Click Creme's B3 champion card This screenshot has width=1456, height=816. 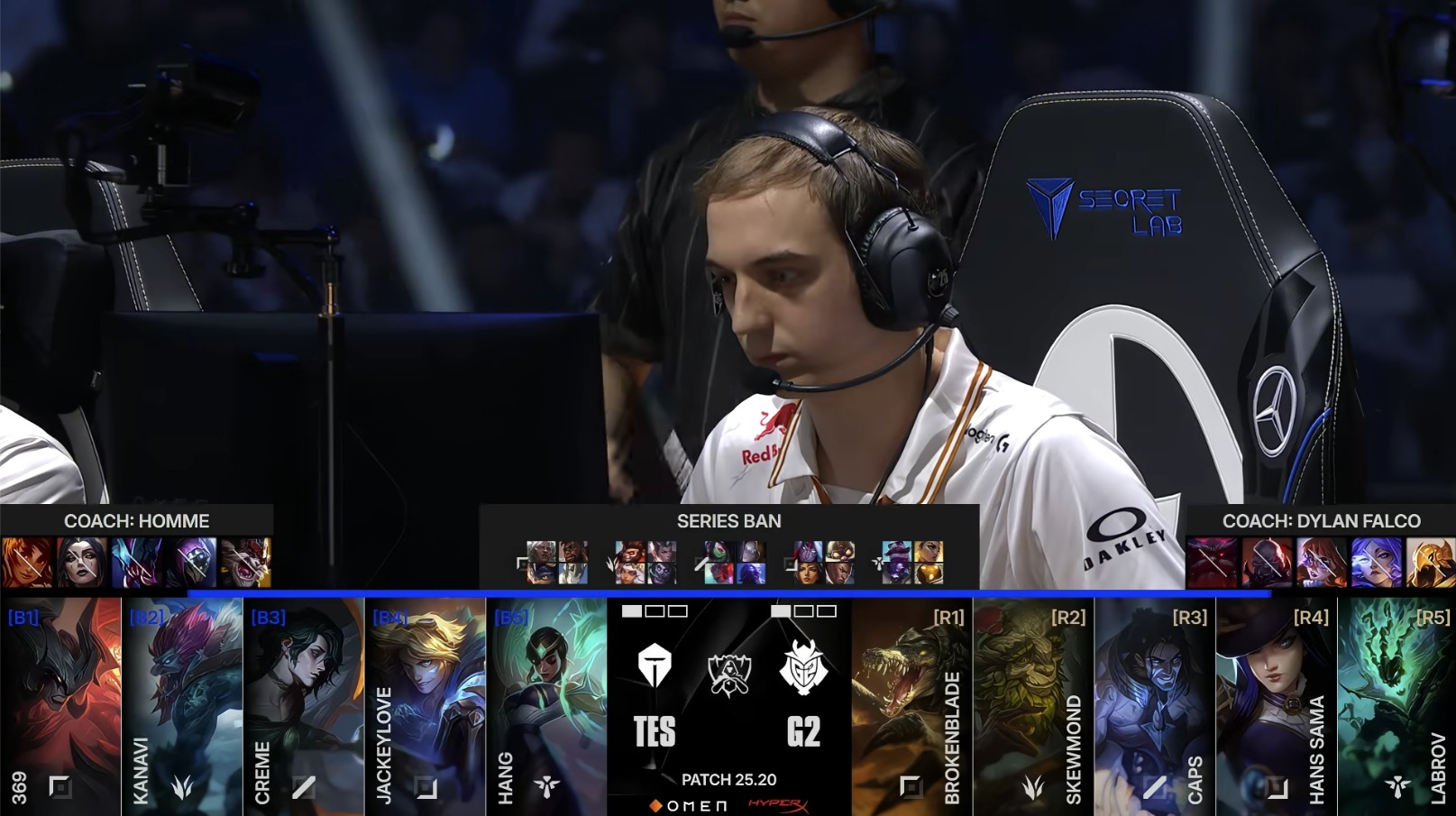point(304,706)
